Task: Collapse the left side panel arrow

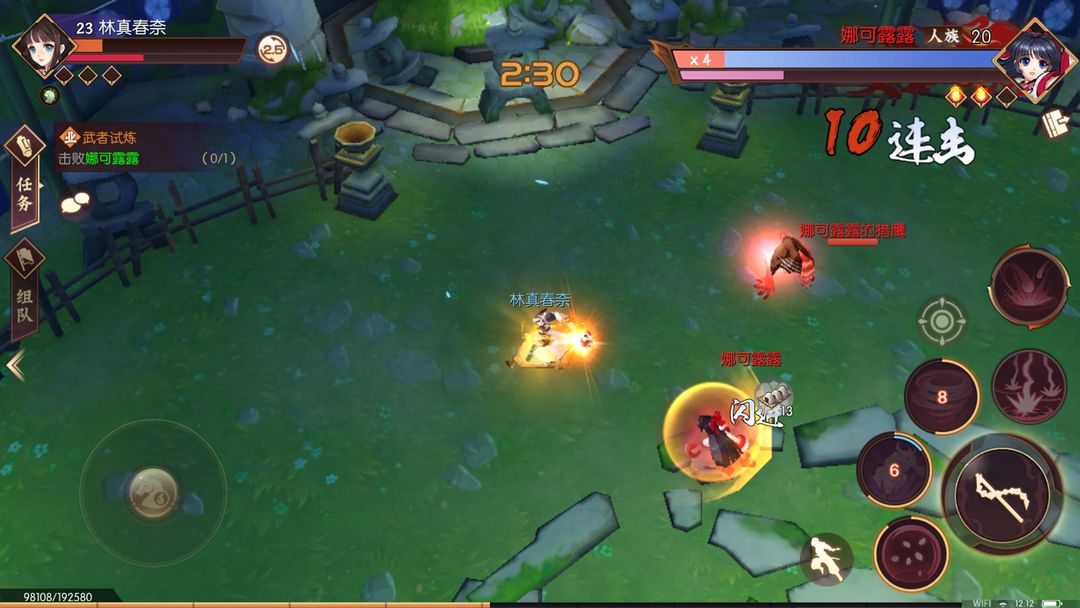Action: 14,365
